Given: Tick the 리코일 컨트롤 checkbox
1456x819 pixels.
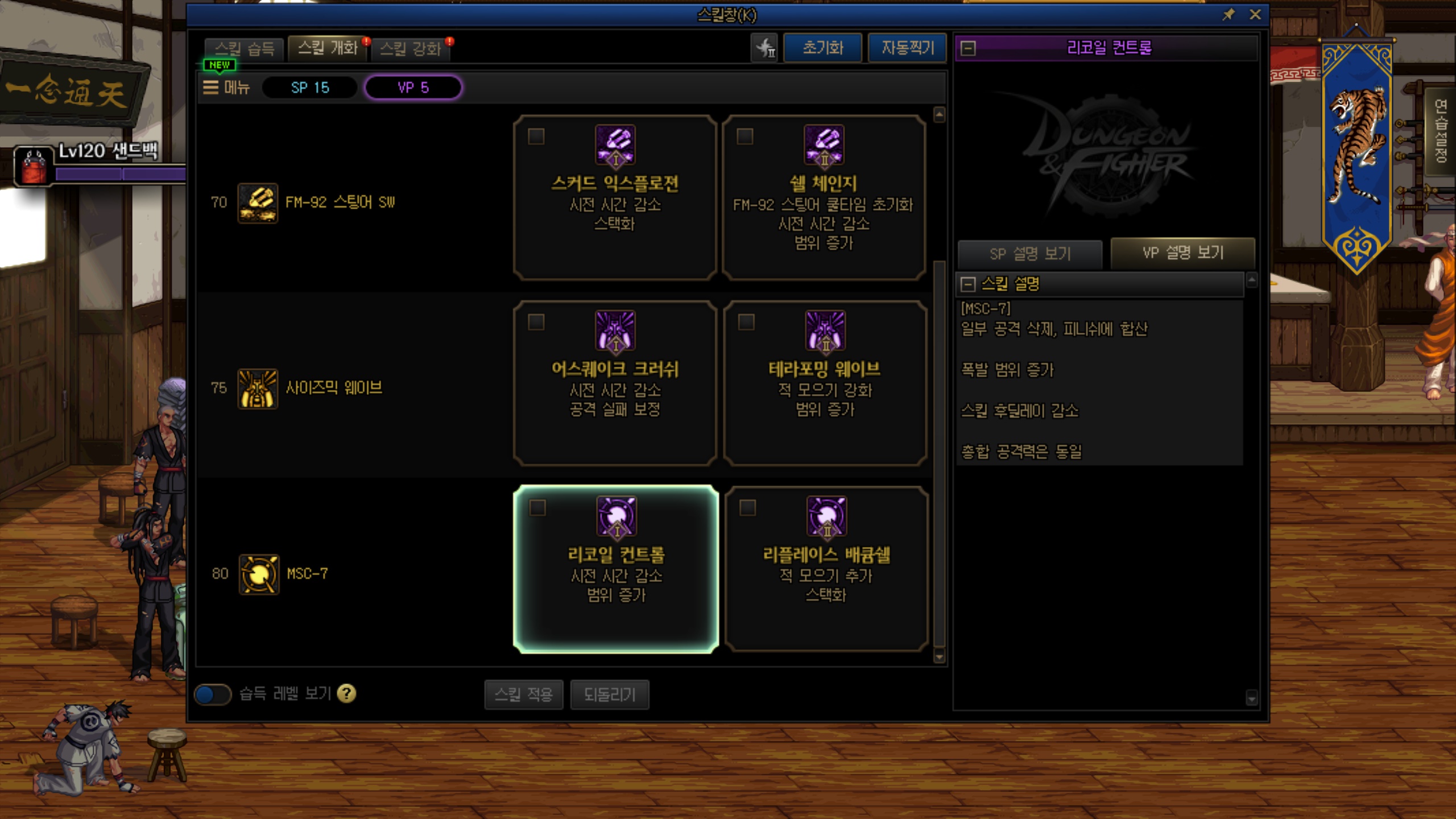Looking at the screenshot, I should tap(537, 507).
